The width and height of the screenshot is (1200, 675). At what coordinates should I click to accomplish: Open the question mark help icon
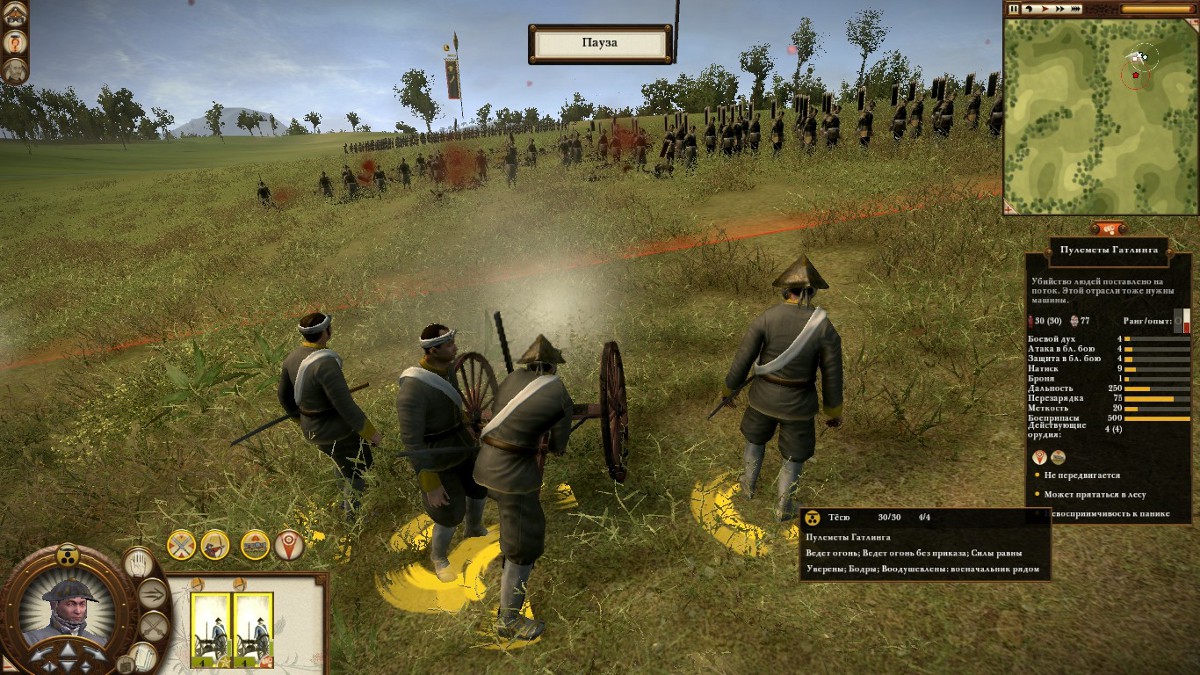point(14,42)
